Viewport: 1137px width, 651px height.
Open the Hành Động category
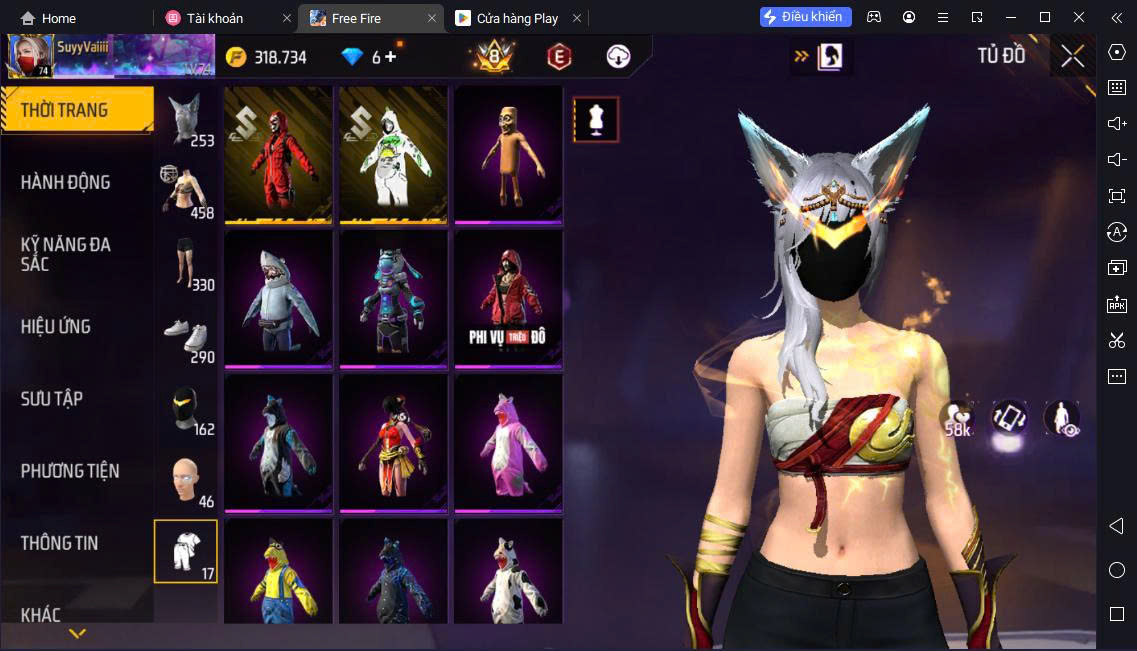pyautogui.click(x=66, y=182)
